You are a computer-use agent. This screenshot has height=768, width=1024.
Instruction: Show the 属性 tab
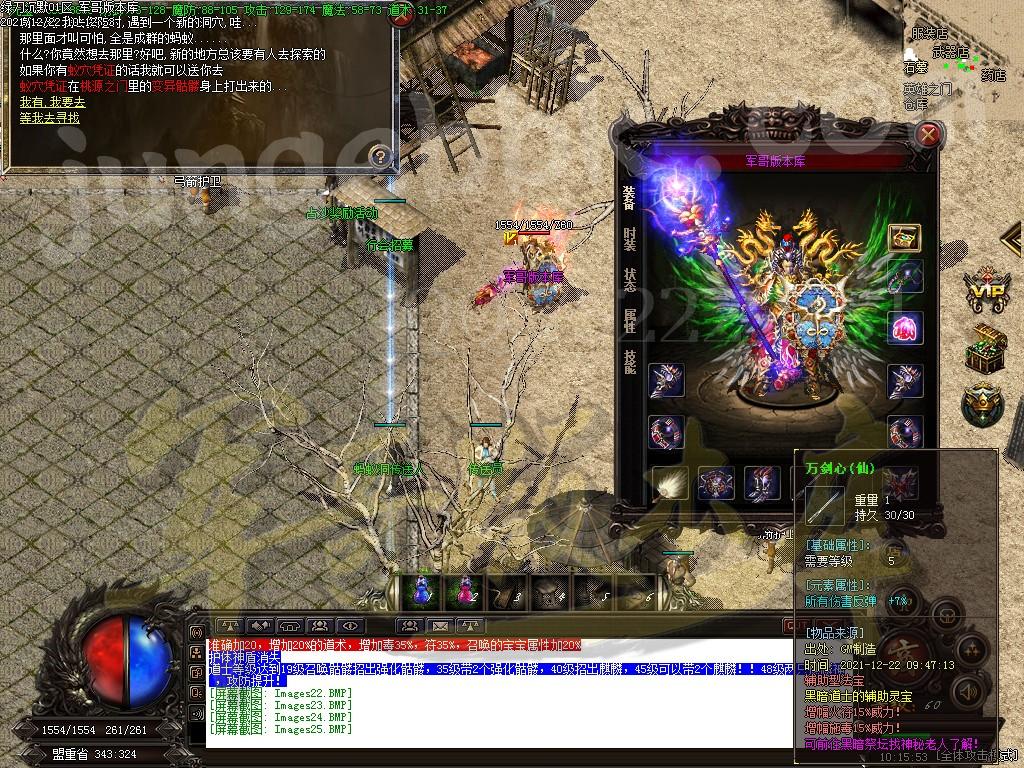(x=629, y=320)
